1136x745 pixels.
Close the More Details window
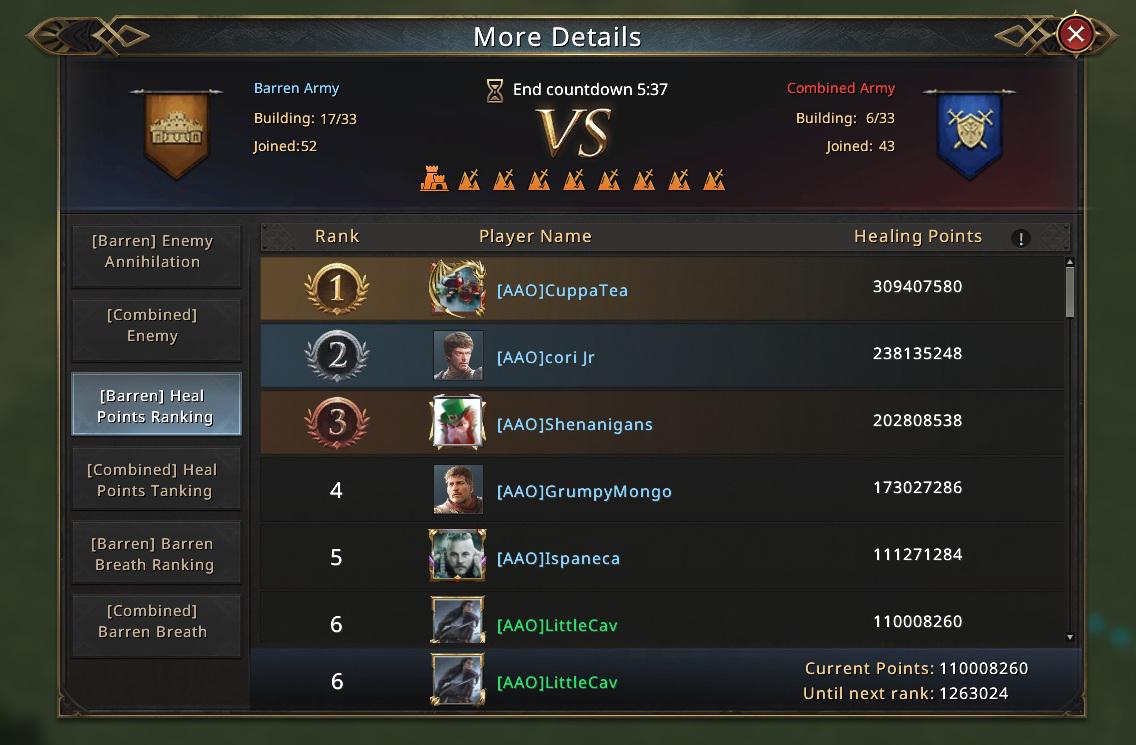(x=1075, y=36)
